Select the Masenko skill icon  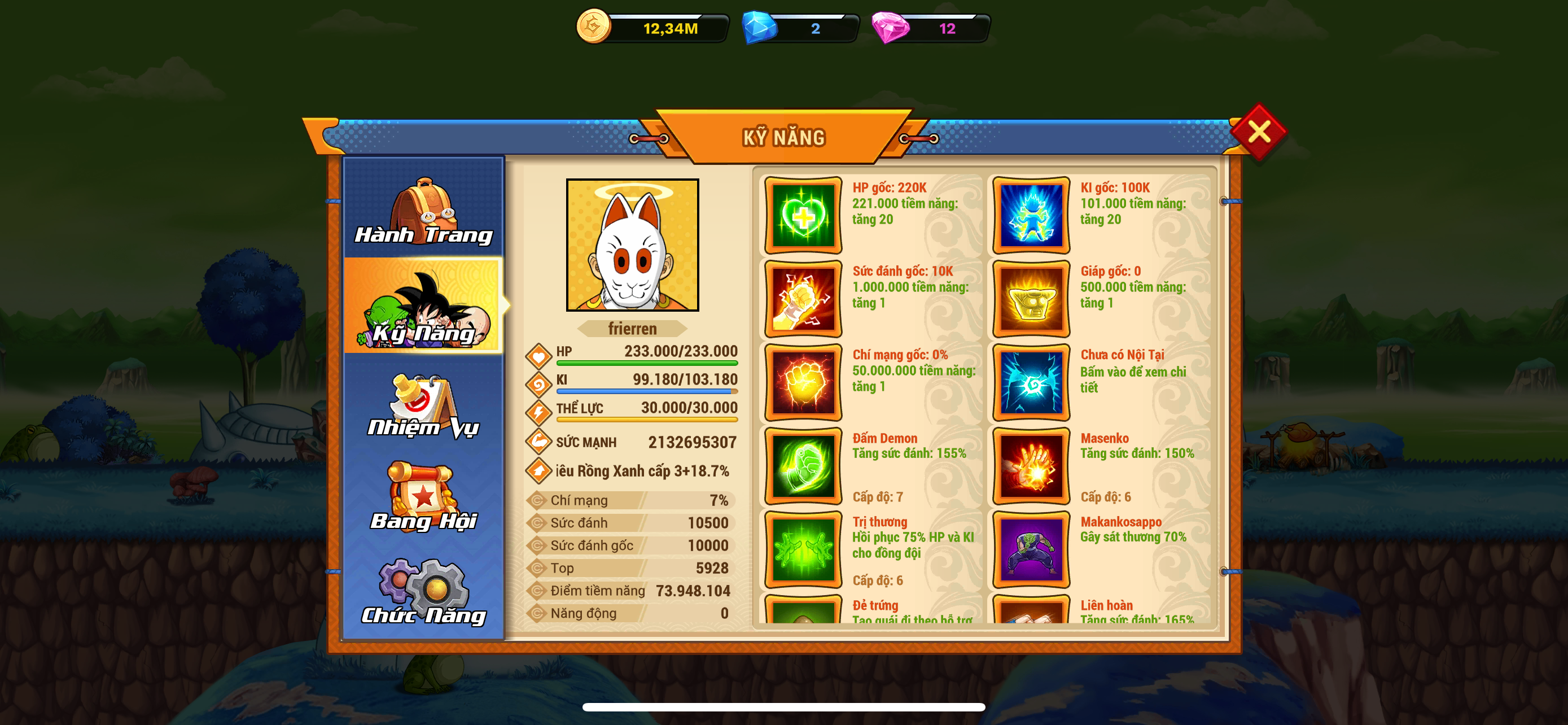click(x=1031, y=466)
